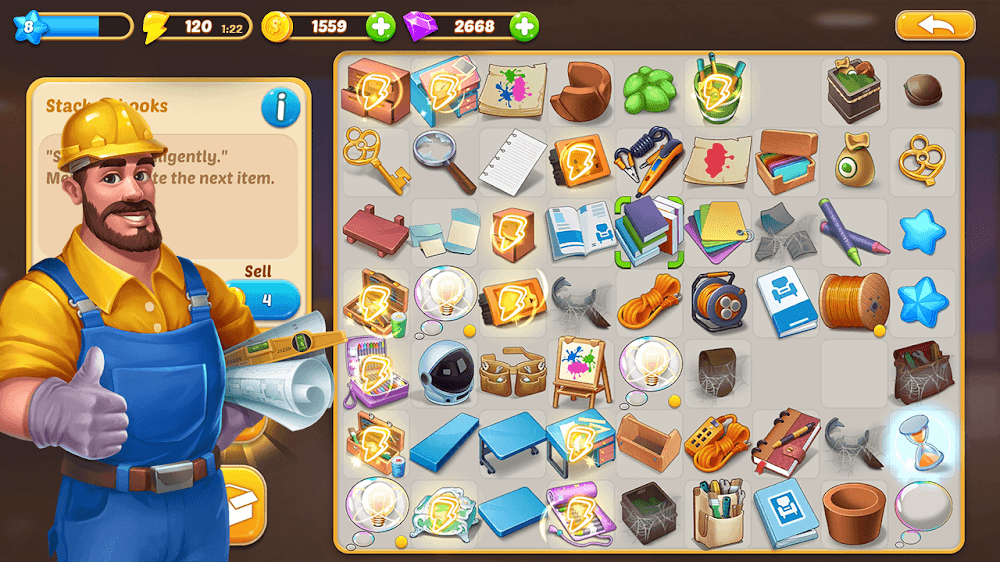Choose the hourglass tile
Viewport: 1000px width, 562px height.
click(920, 440)
